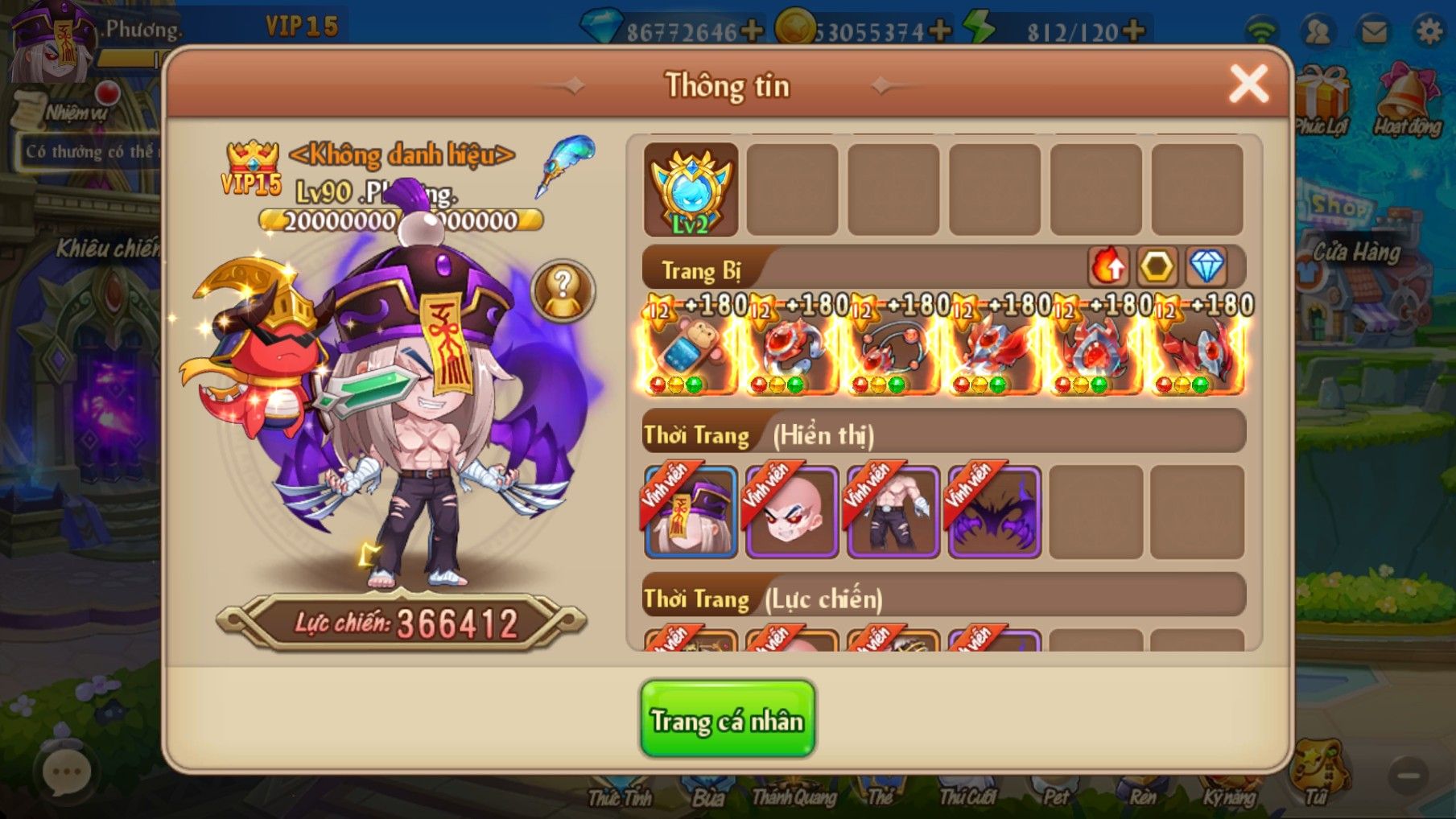Screen dimensions: 1456x819
Task: Open the settings gear
Action: tap(1429, 31)
